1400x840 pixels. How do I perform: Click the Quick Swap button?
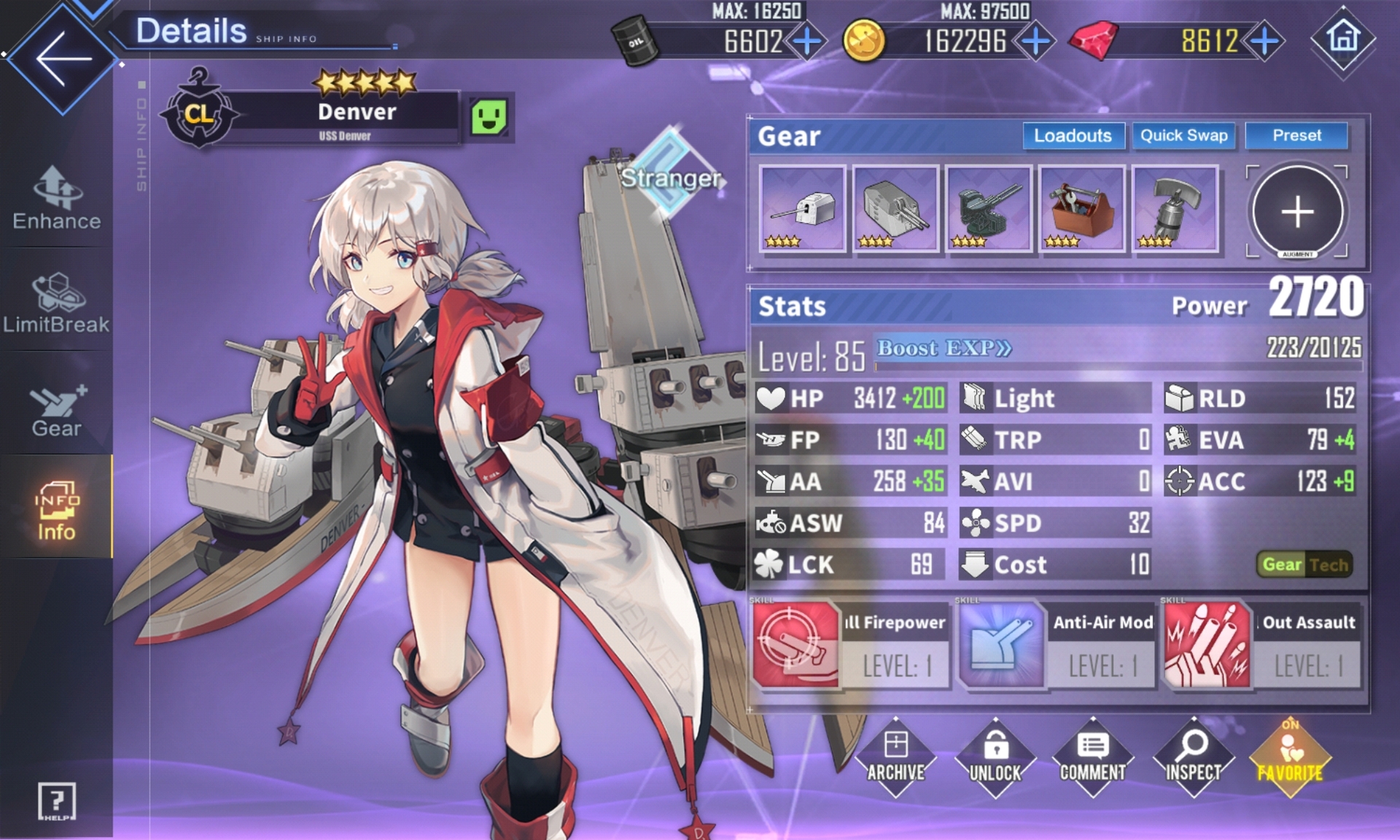tap(1183, 136)
